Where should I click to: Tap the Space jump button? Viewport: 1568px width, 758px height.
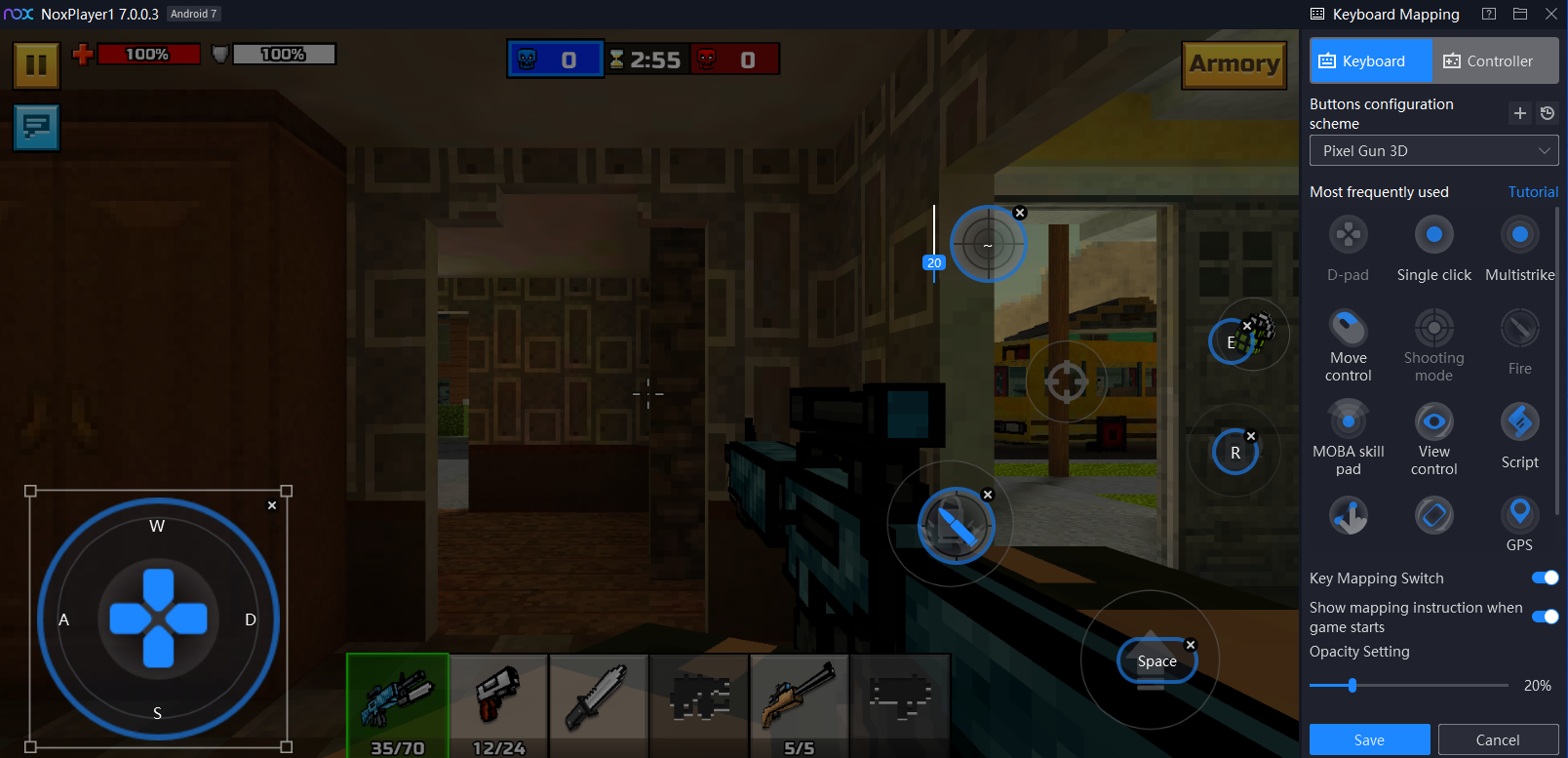point(1156,661)
